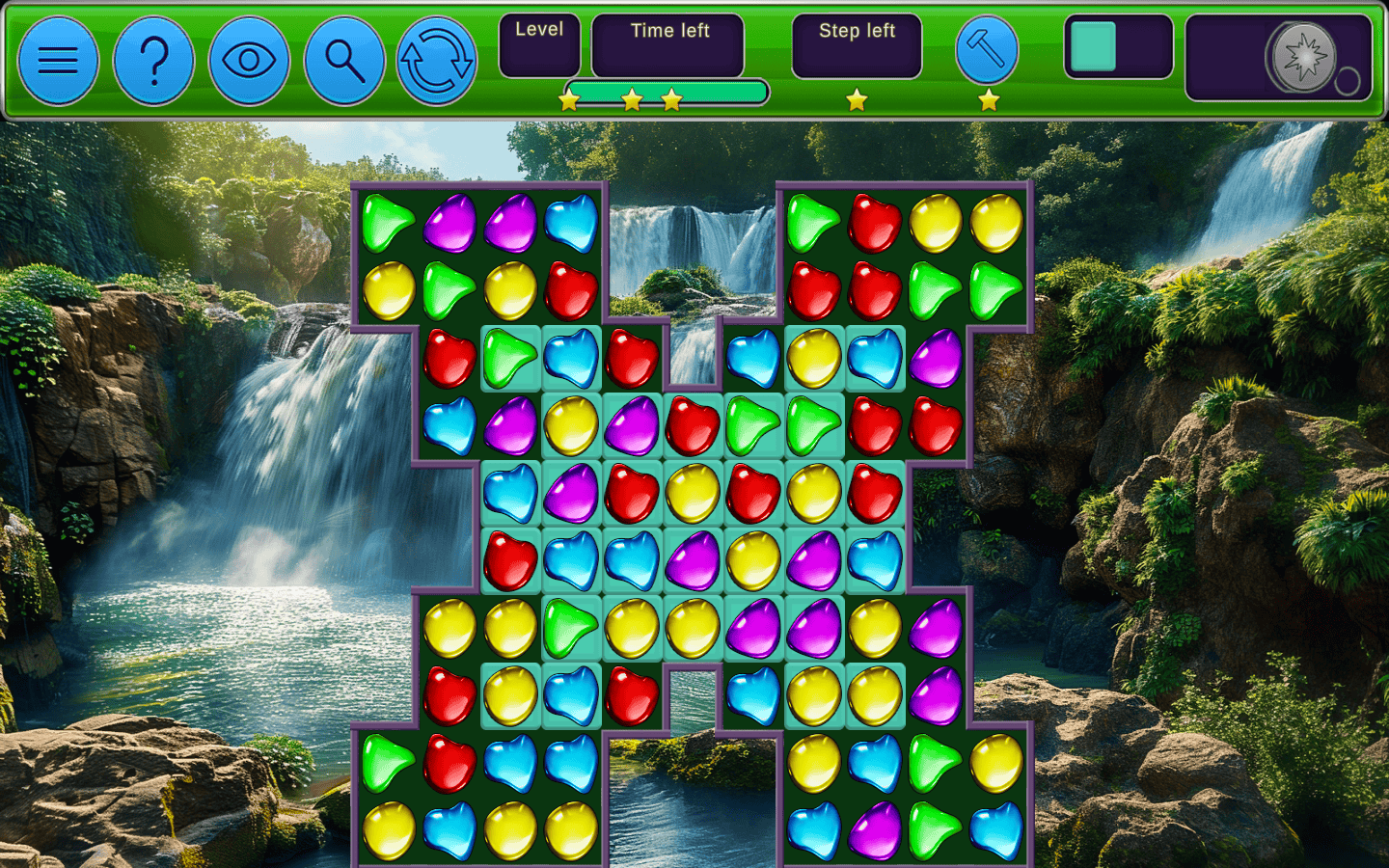Open the hamburger menu

click(x=58, y=61)
